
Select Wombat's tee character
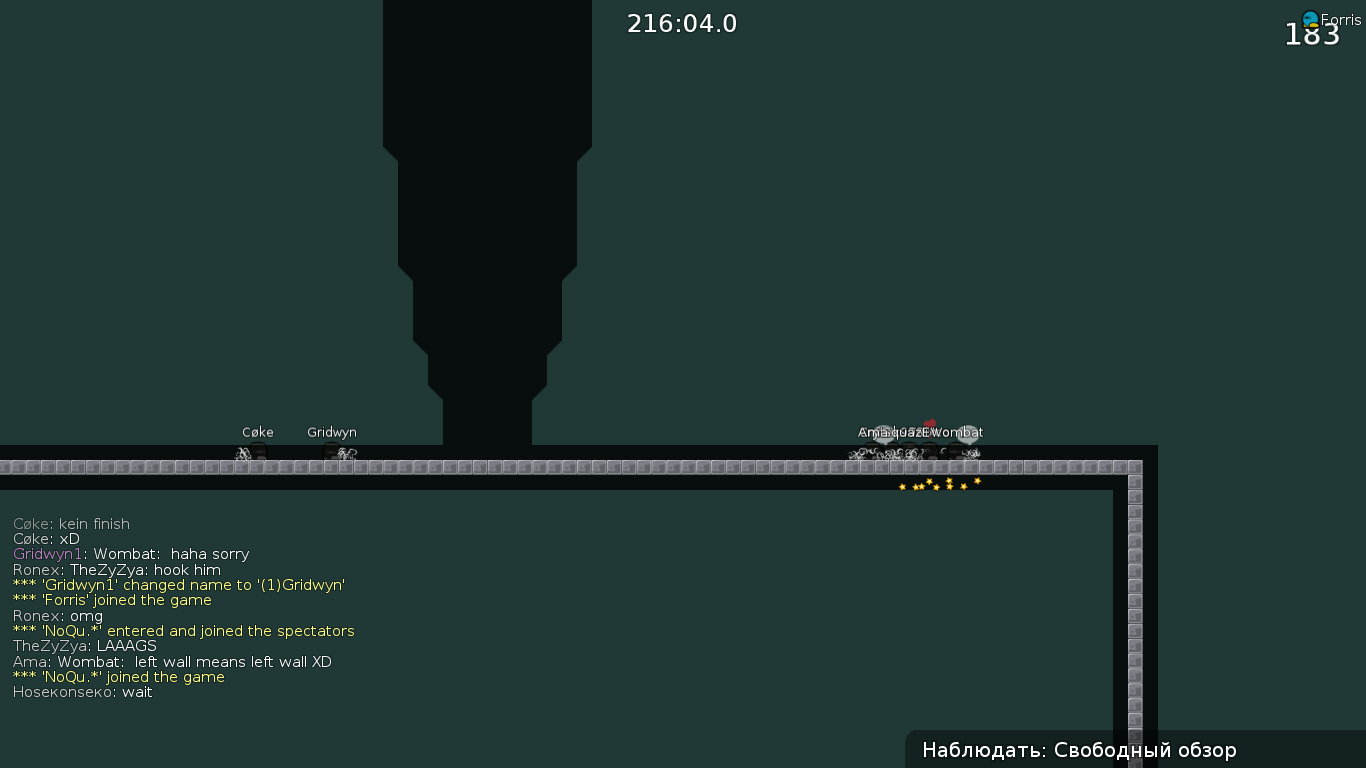pos(956,448)
